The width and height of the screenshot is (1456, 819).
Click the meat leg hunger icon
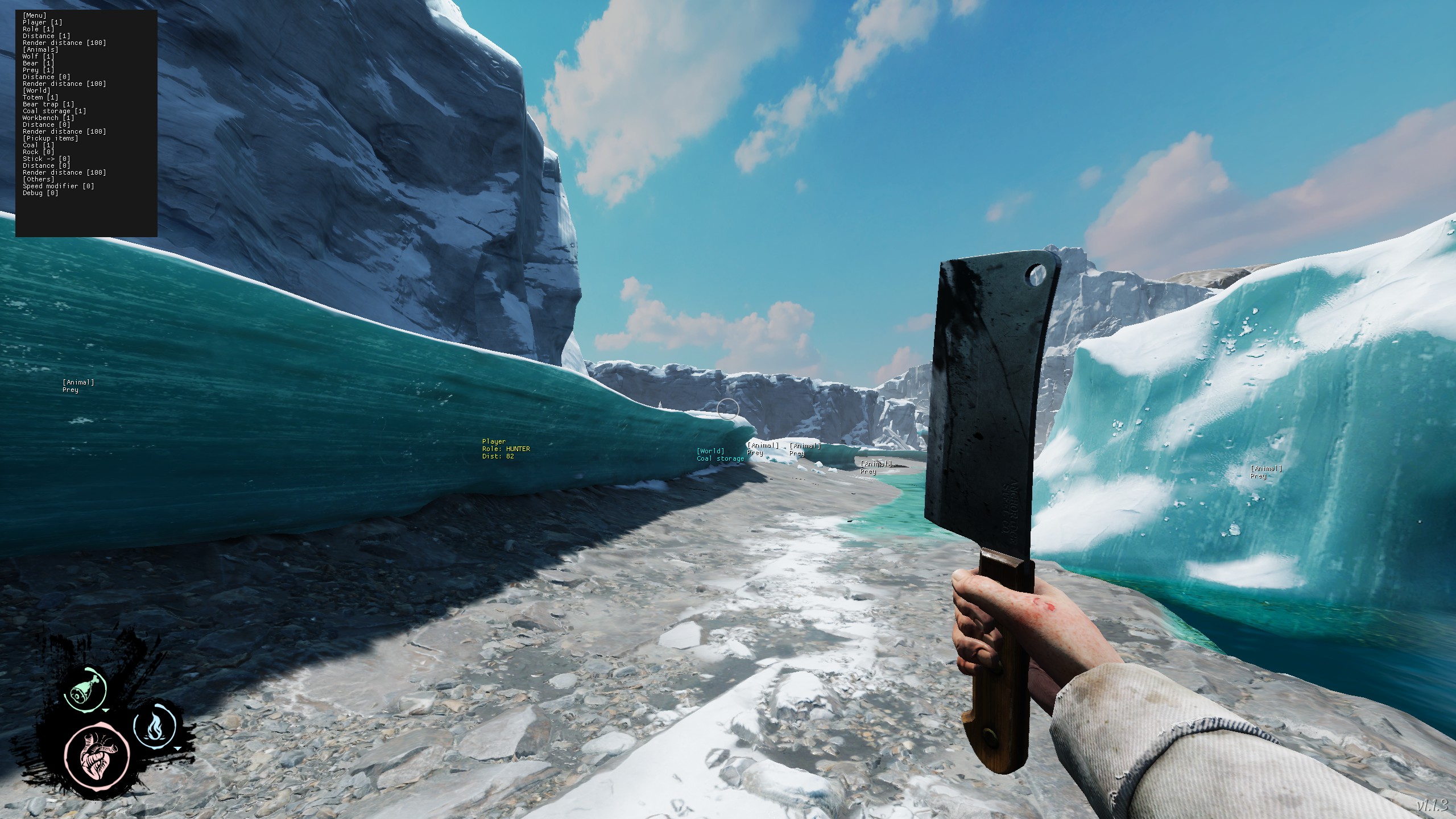(x=85, y=688)
